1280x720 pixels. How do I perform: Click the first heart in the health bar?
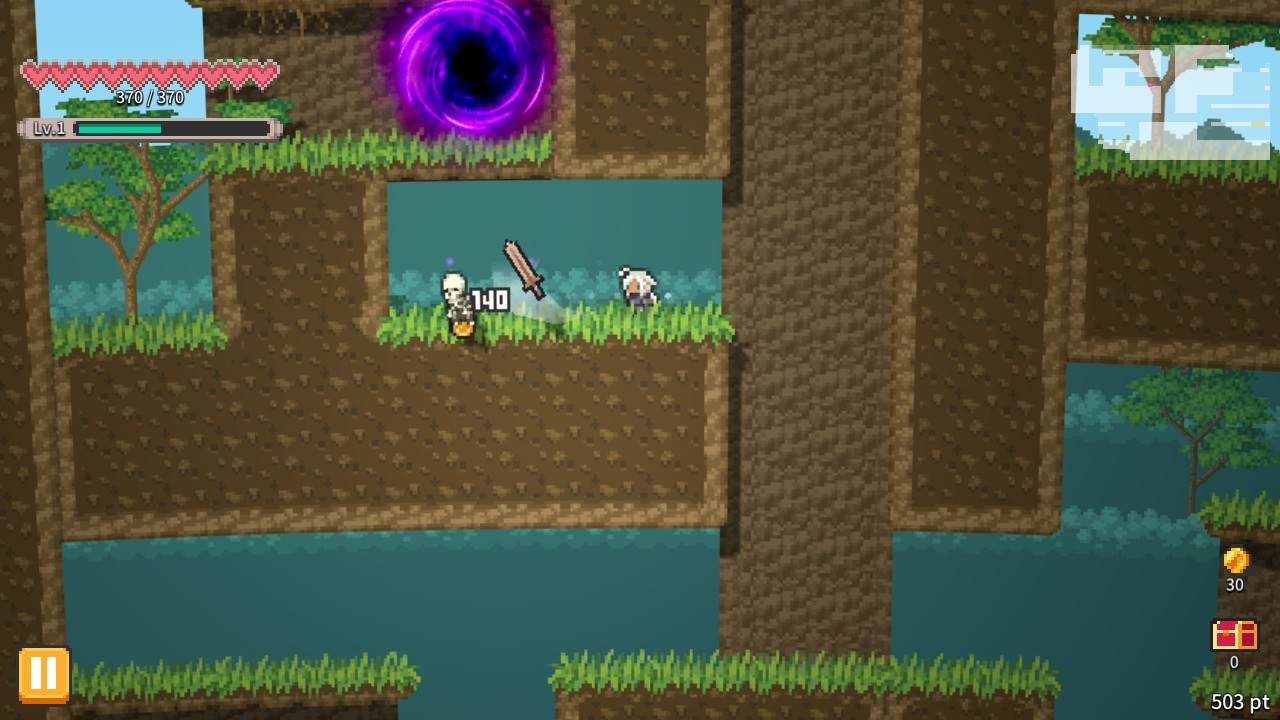tap(31, 74)
